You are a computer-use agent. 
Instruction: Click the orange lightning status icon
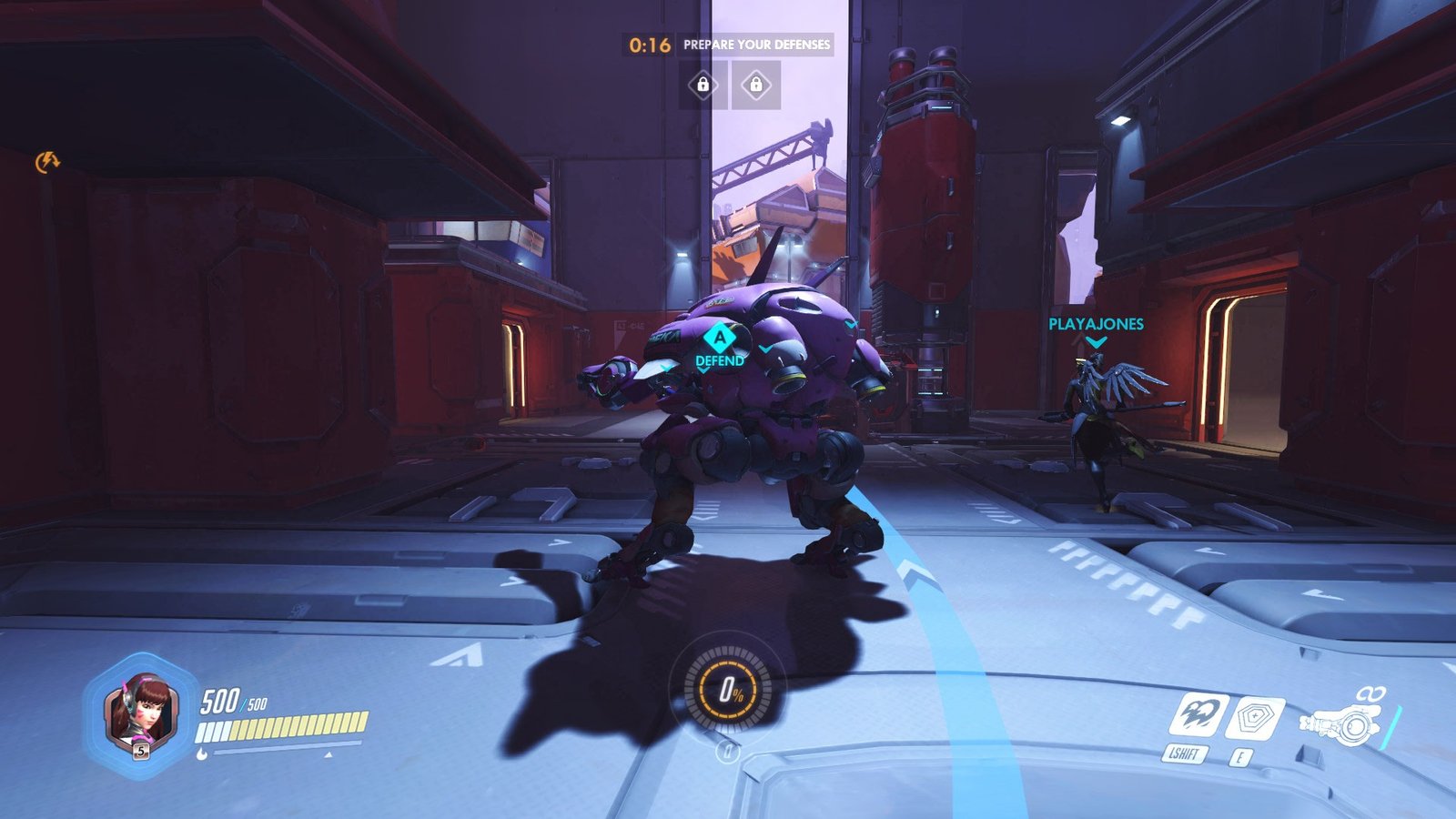tap(46, 162)
